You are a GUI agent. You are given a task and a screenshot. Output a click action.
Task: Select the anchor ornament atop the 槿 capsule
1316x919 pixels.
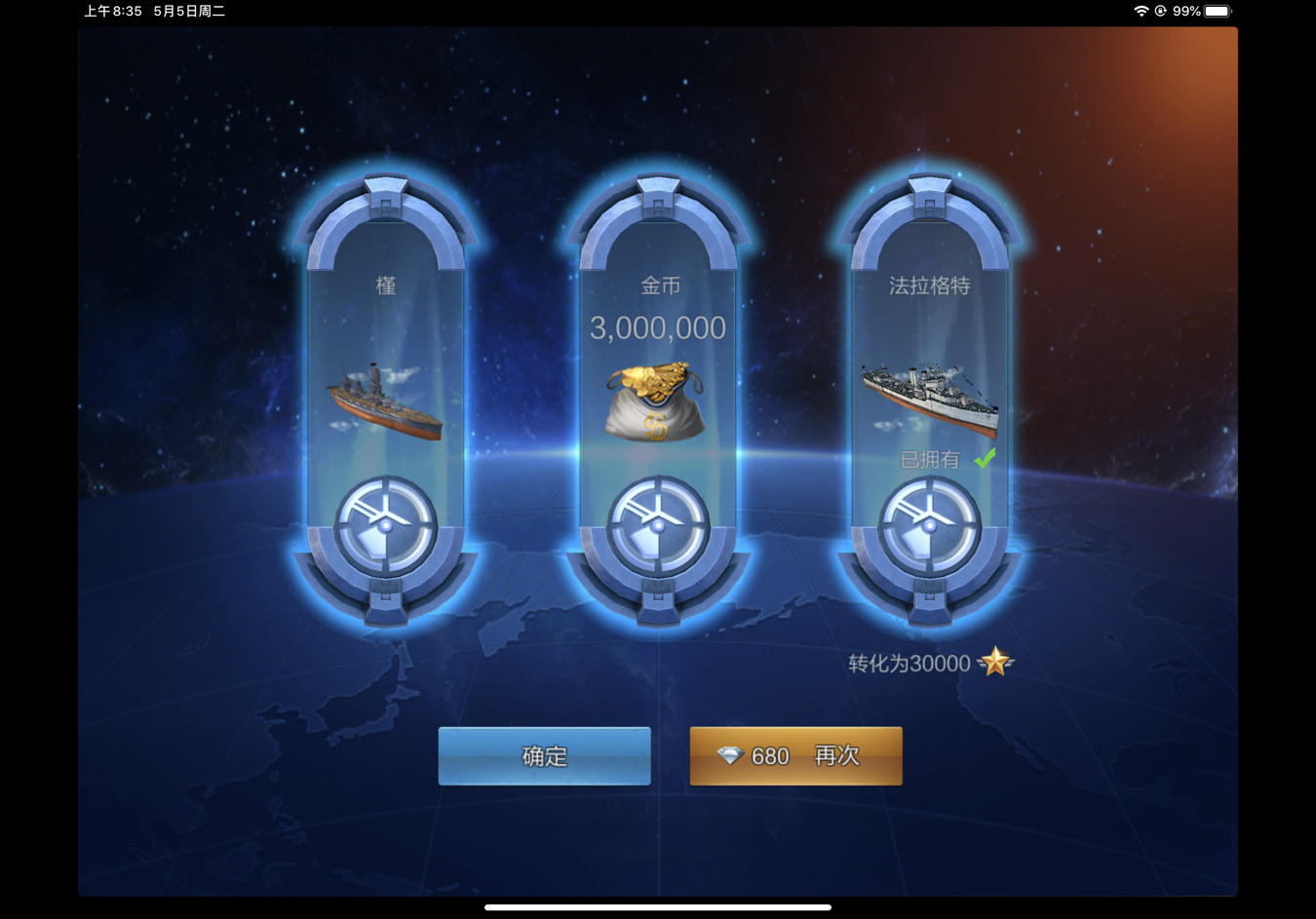387,190
